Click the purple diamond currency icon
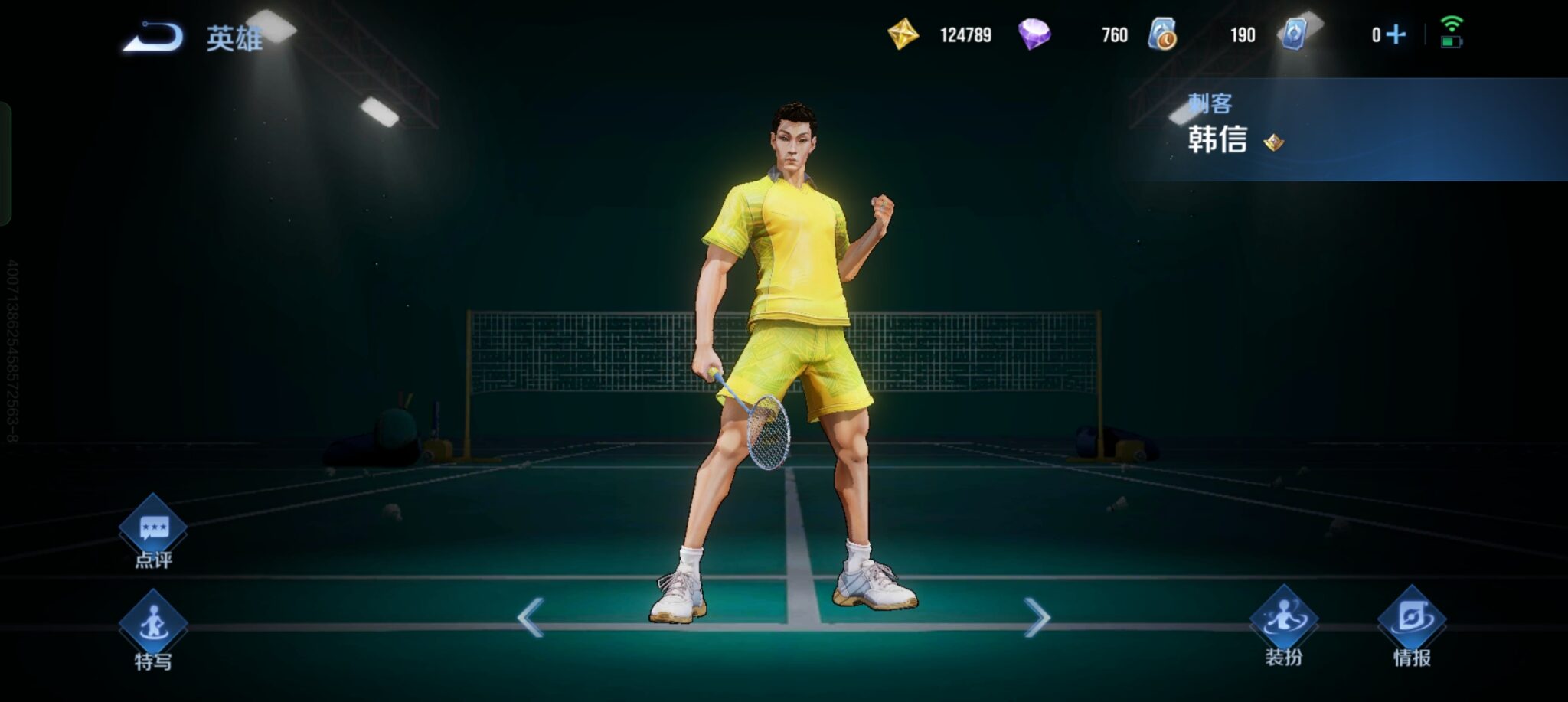 click(x=1034, y=34)
